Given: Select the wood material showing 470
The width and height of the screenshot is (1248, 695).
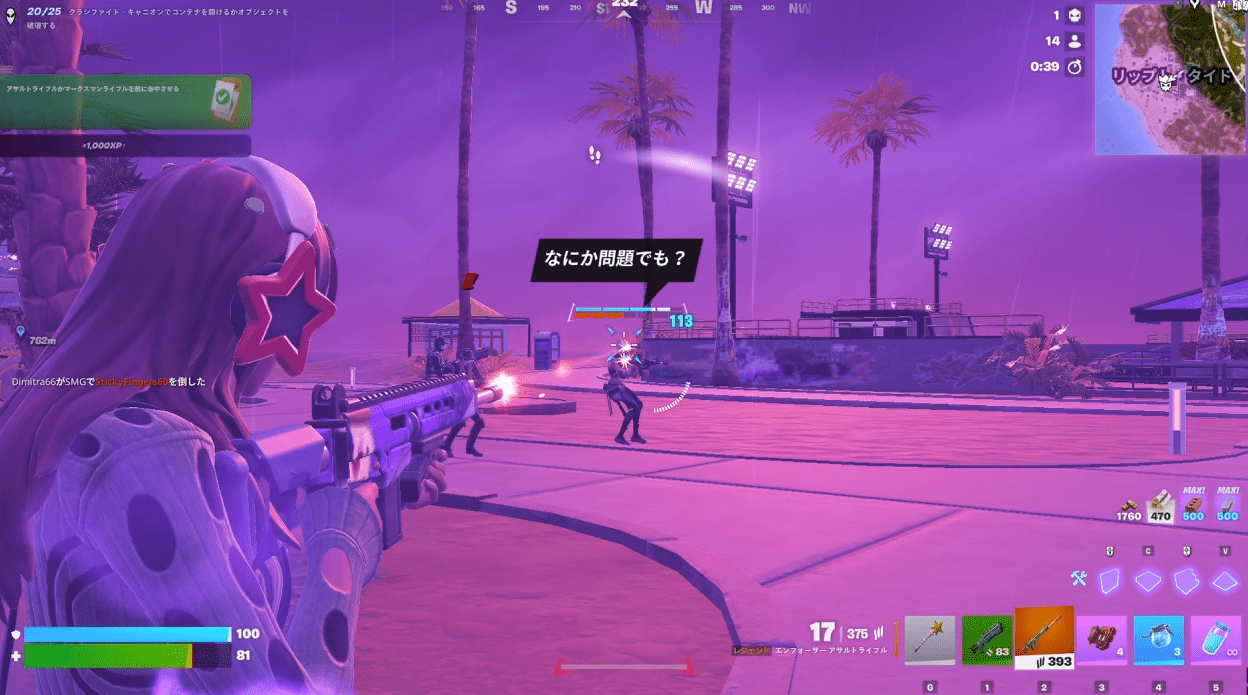Looking at the screenshot, I should tap(1160, 505).
